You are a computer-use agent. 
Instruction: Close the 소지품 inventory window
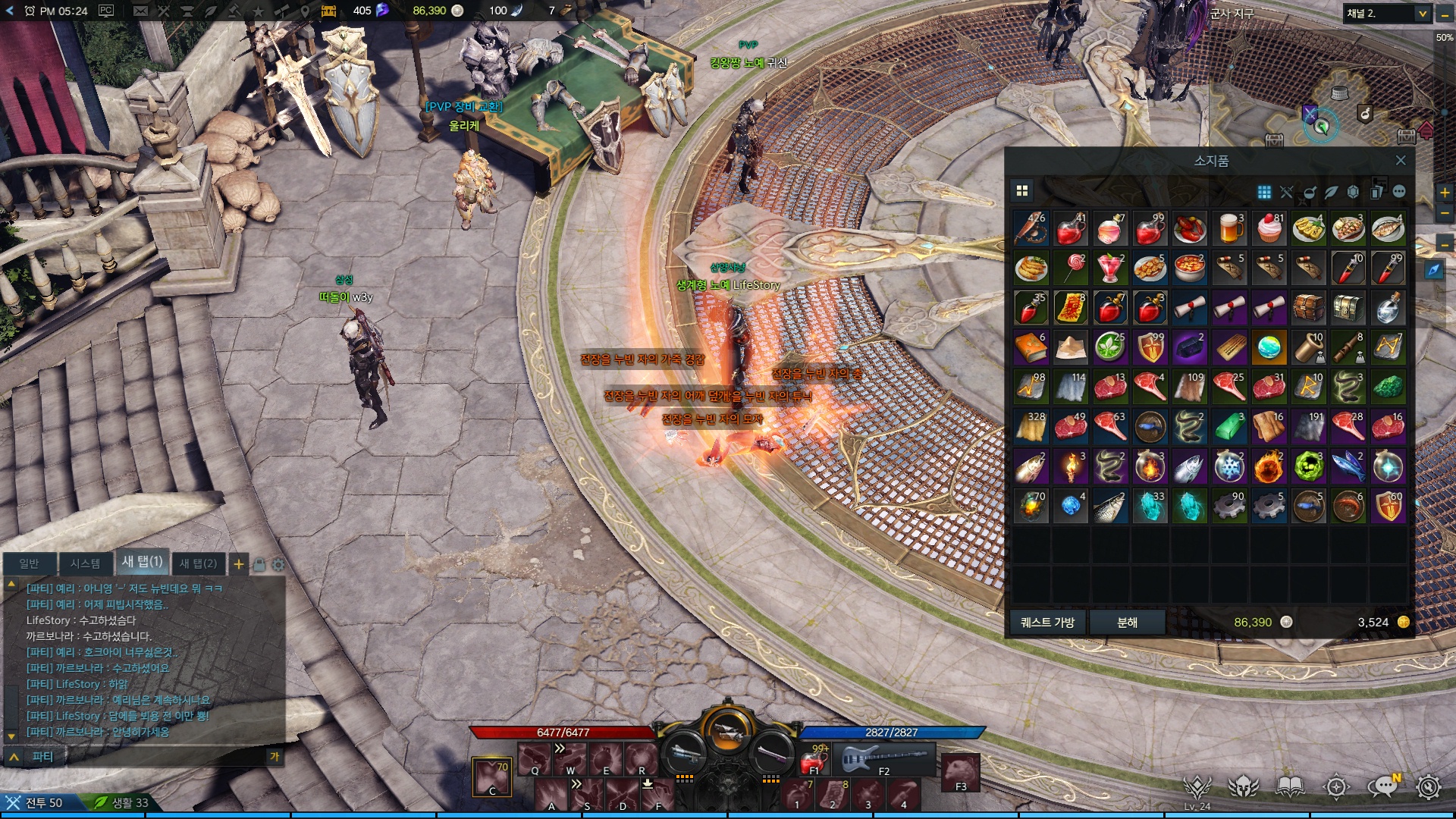1401,161
